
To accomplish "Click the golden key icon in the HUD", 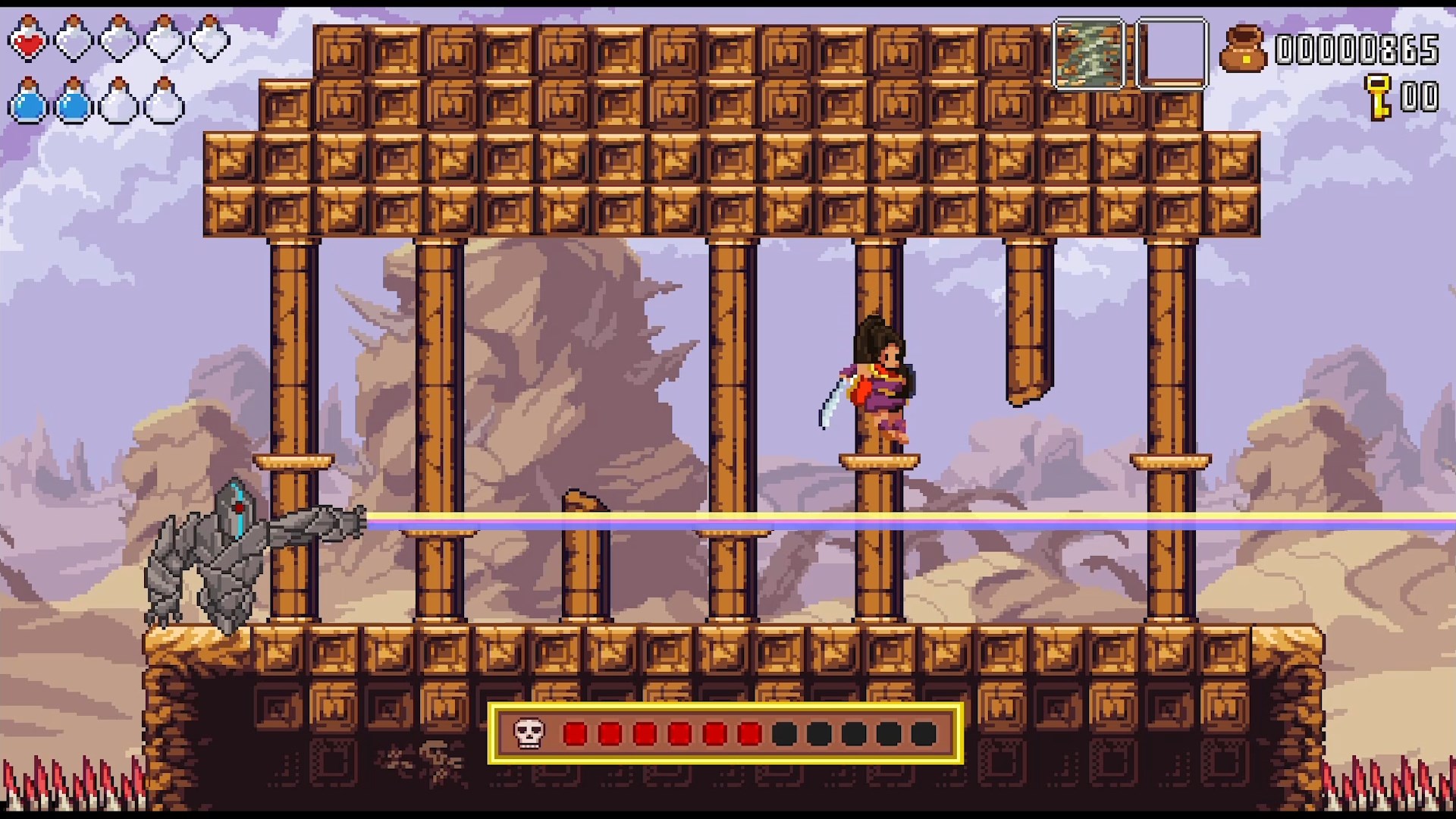I will click(1377, 97).
